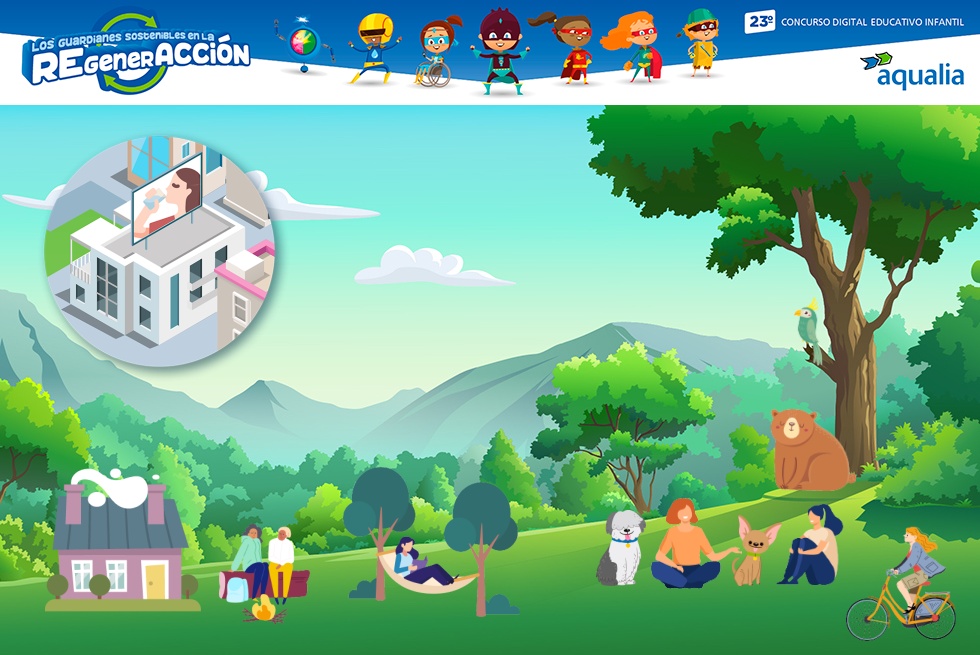Select the circular building close-up bubble

click(x=160, y=254)
